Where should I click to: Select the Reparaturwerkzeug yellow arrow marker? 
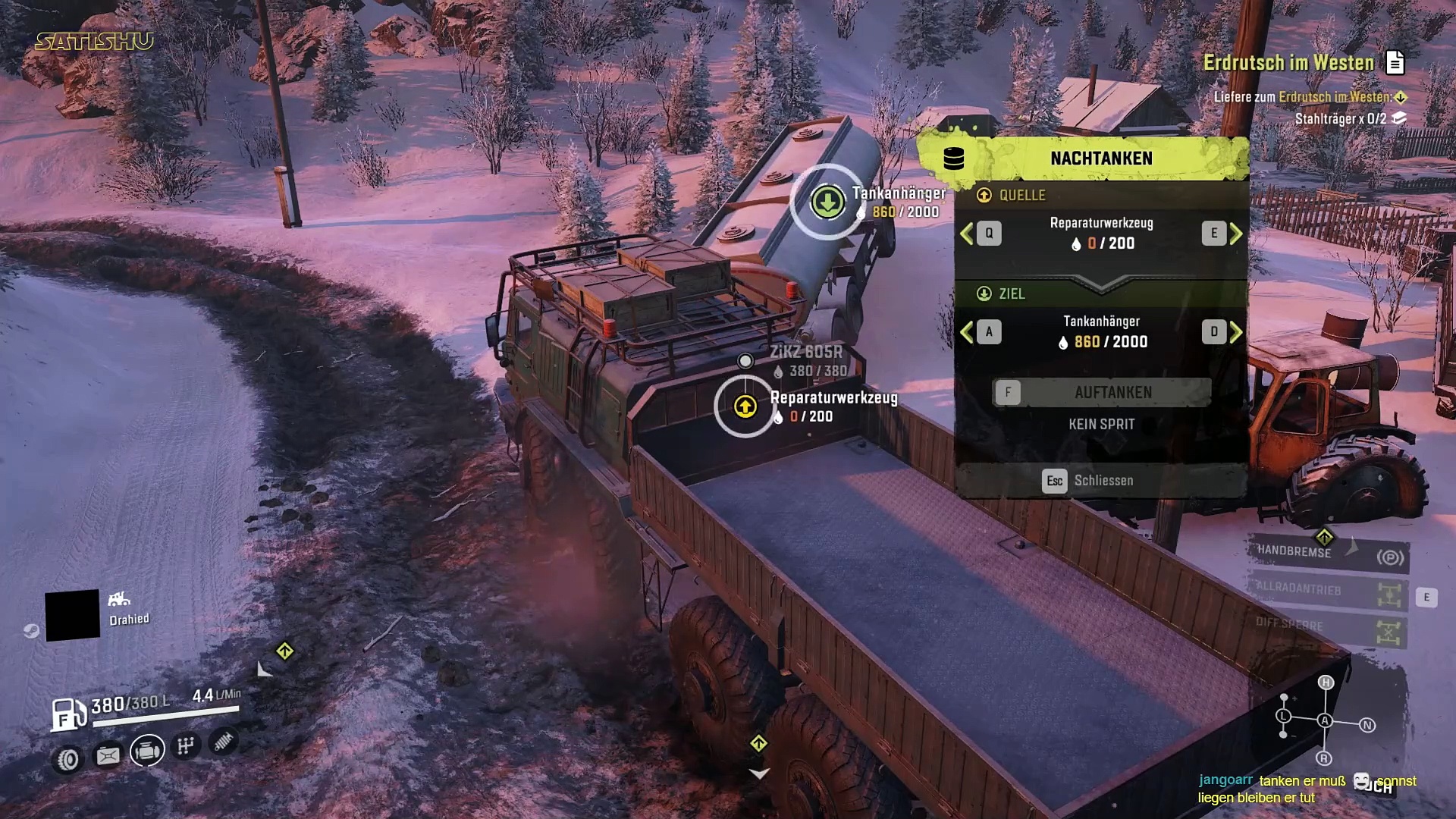[x=745, y=407]
